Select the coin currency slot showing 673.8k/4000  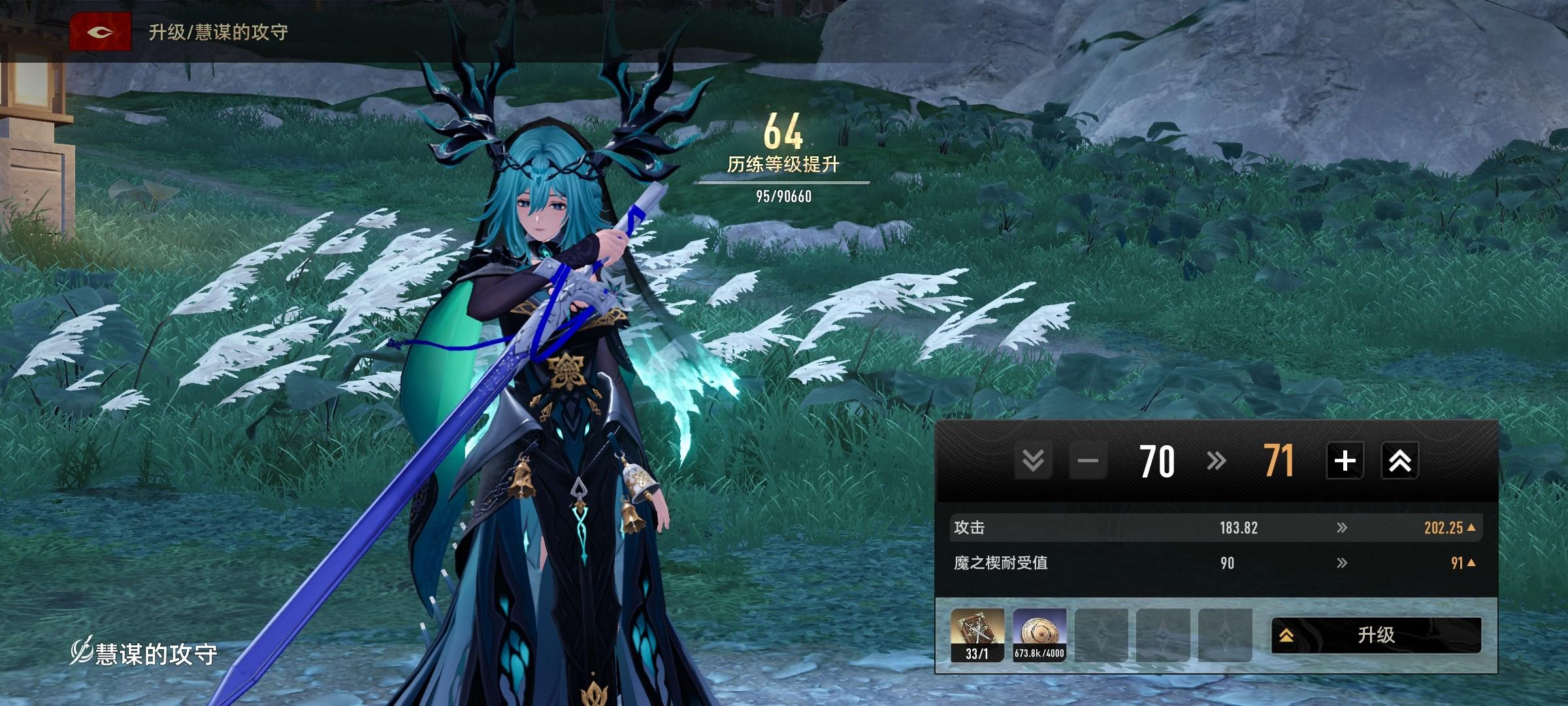(1039, 635)
